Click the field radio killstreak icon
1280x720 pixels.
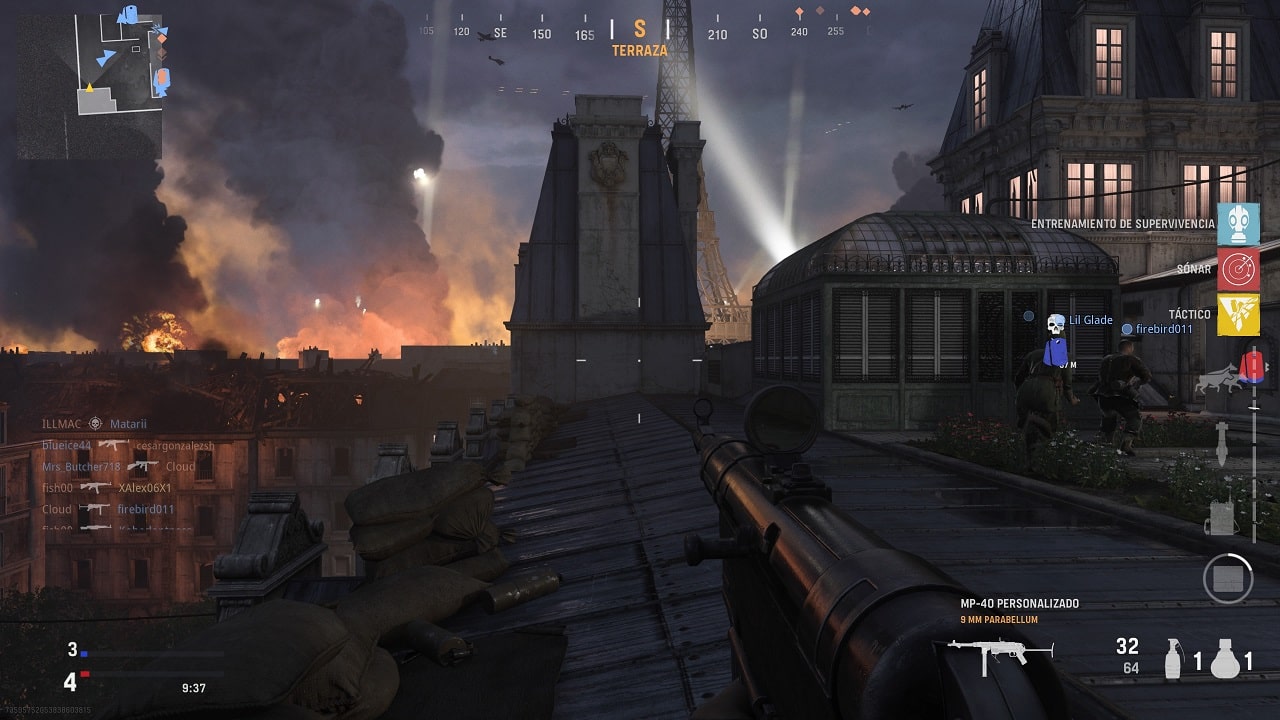(x=1220, y=517)
